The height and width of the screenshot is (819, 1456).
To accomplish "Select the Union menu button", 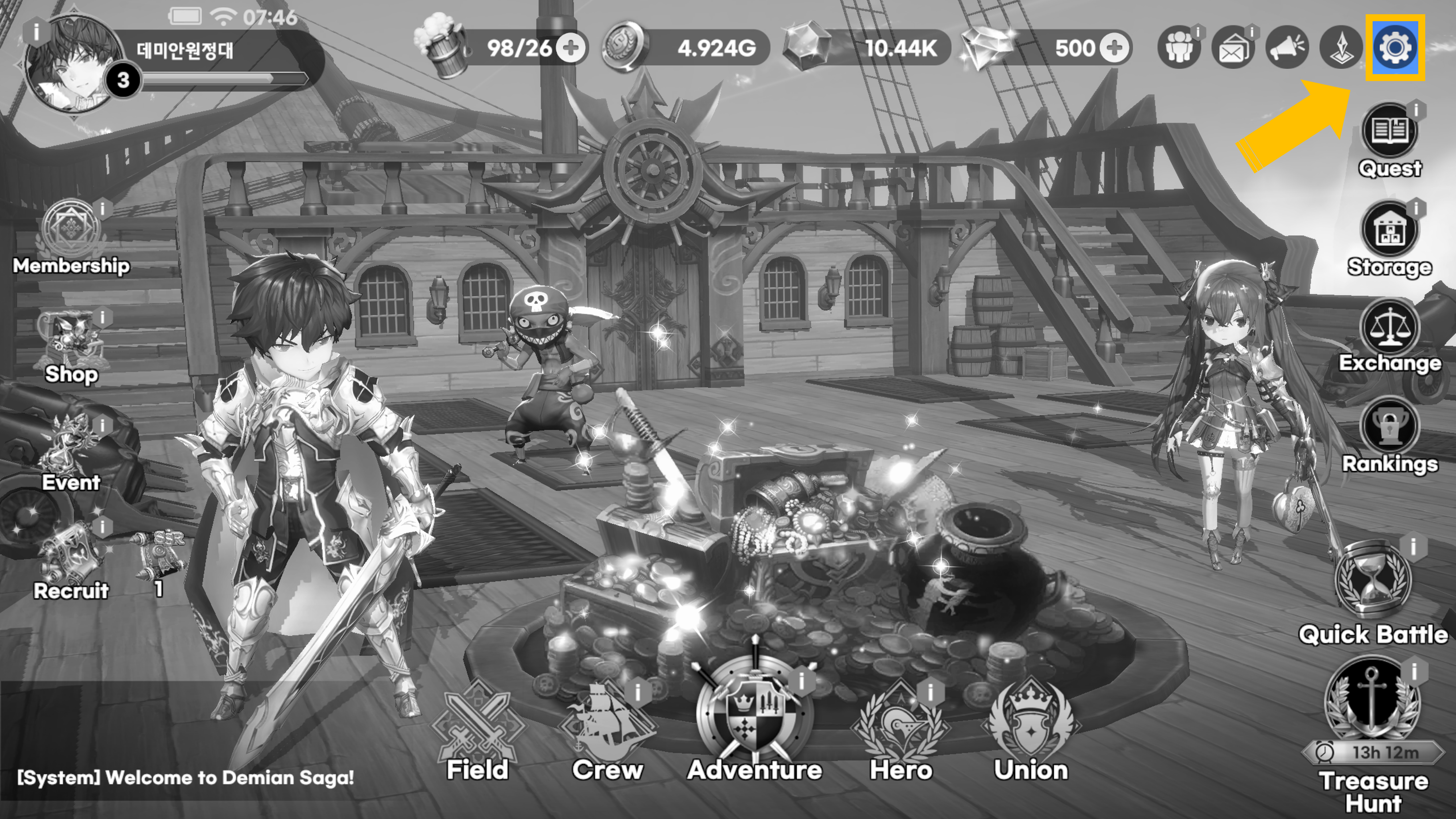I will pos(1031,729).
